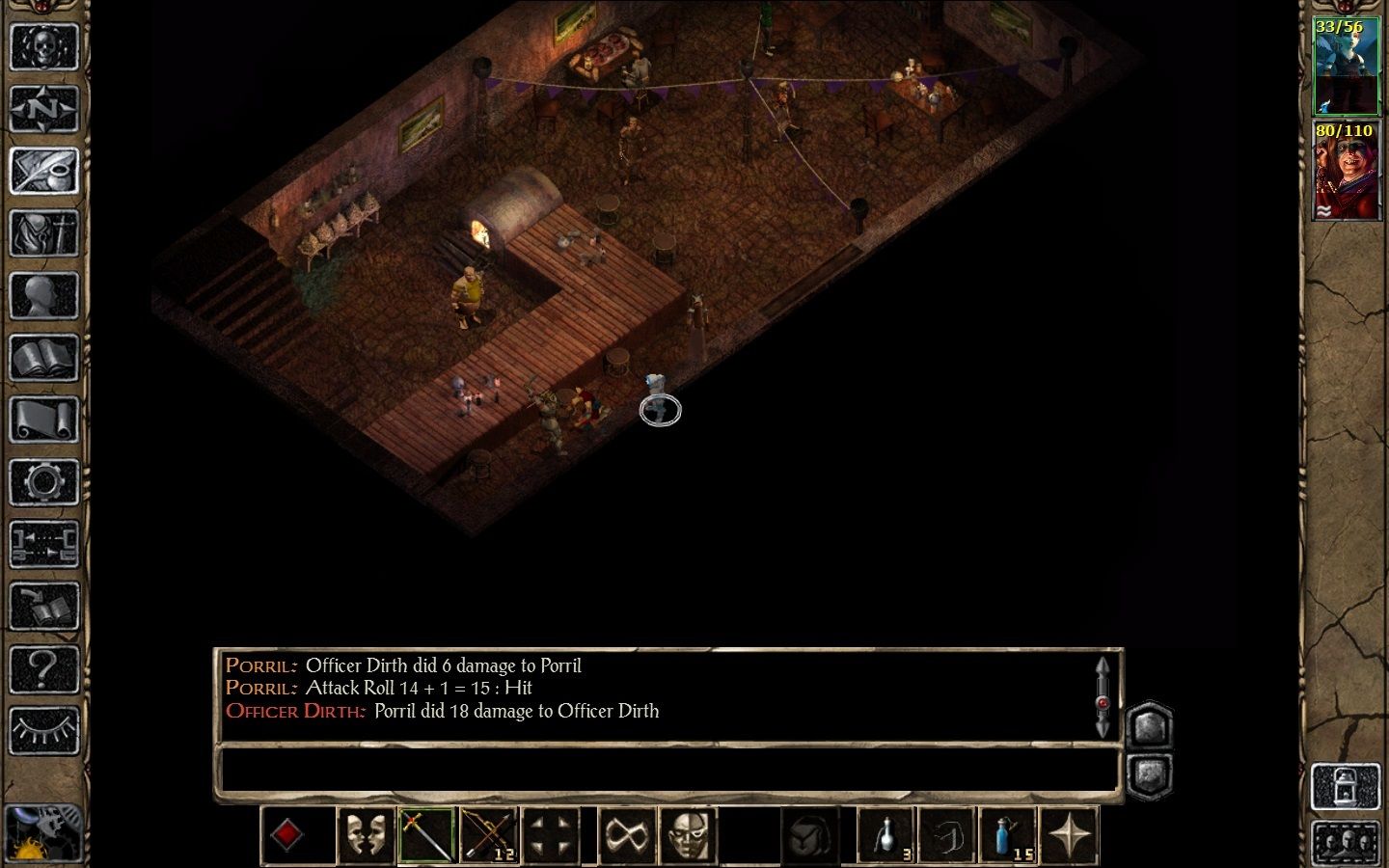Use the blue potion quick item showing 15
Image resolution: width=1389 pixels, height=868 pixels.
click(x=1006, y=833)
